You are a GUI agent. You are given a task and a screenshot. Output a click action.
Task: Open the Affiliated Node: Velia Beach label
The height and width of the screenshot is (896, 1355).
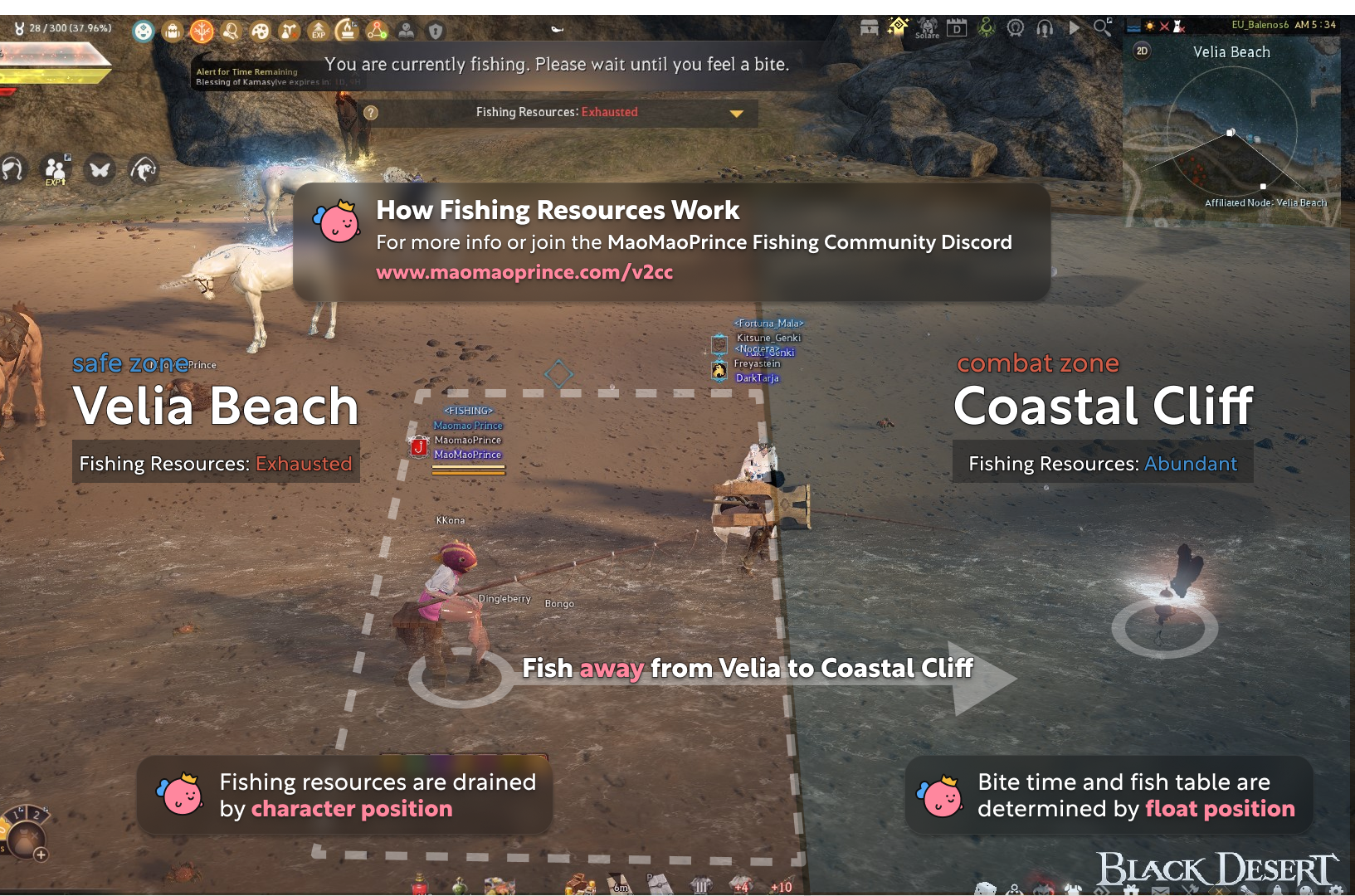tap(1265, 202)
